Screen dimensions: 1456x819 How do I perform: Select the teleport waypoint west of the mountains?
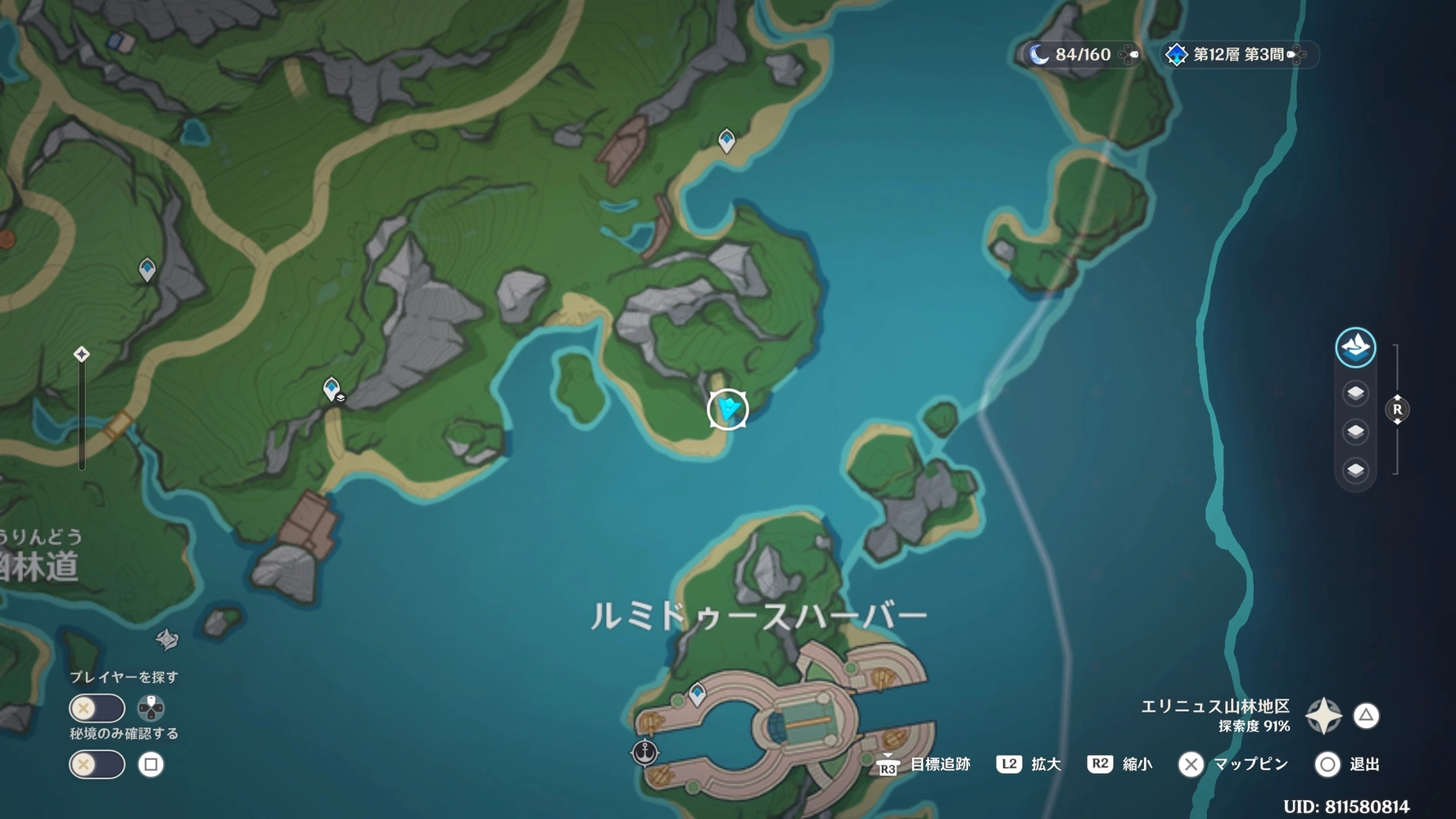pos(147,270)
